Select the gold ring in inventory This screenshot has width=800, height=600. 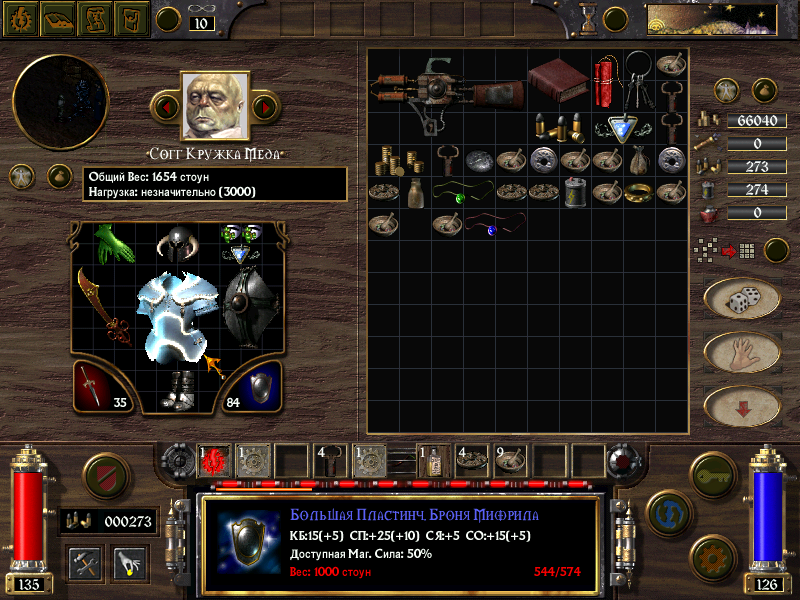coord(635,193)
